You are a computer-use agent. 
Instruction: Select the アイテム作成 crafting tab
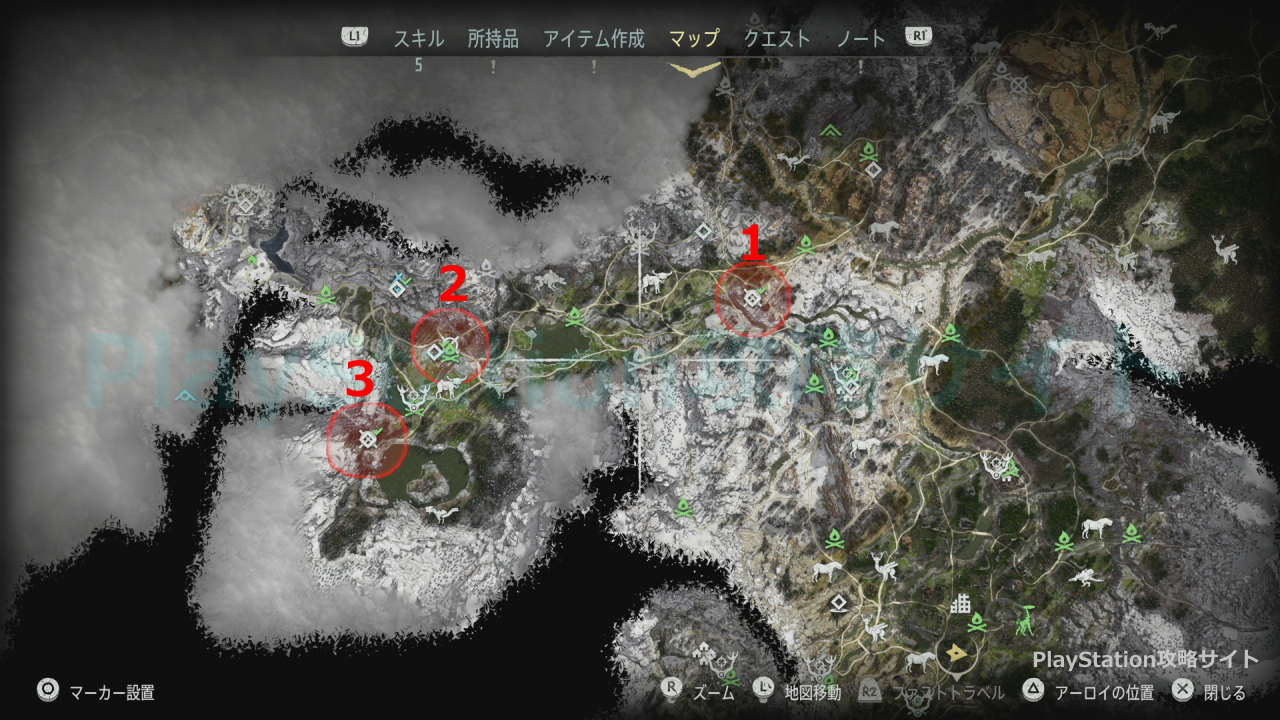point(594,39)
